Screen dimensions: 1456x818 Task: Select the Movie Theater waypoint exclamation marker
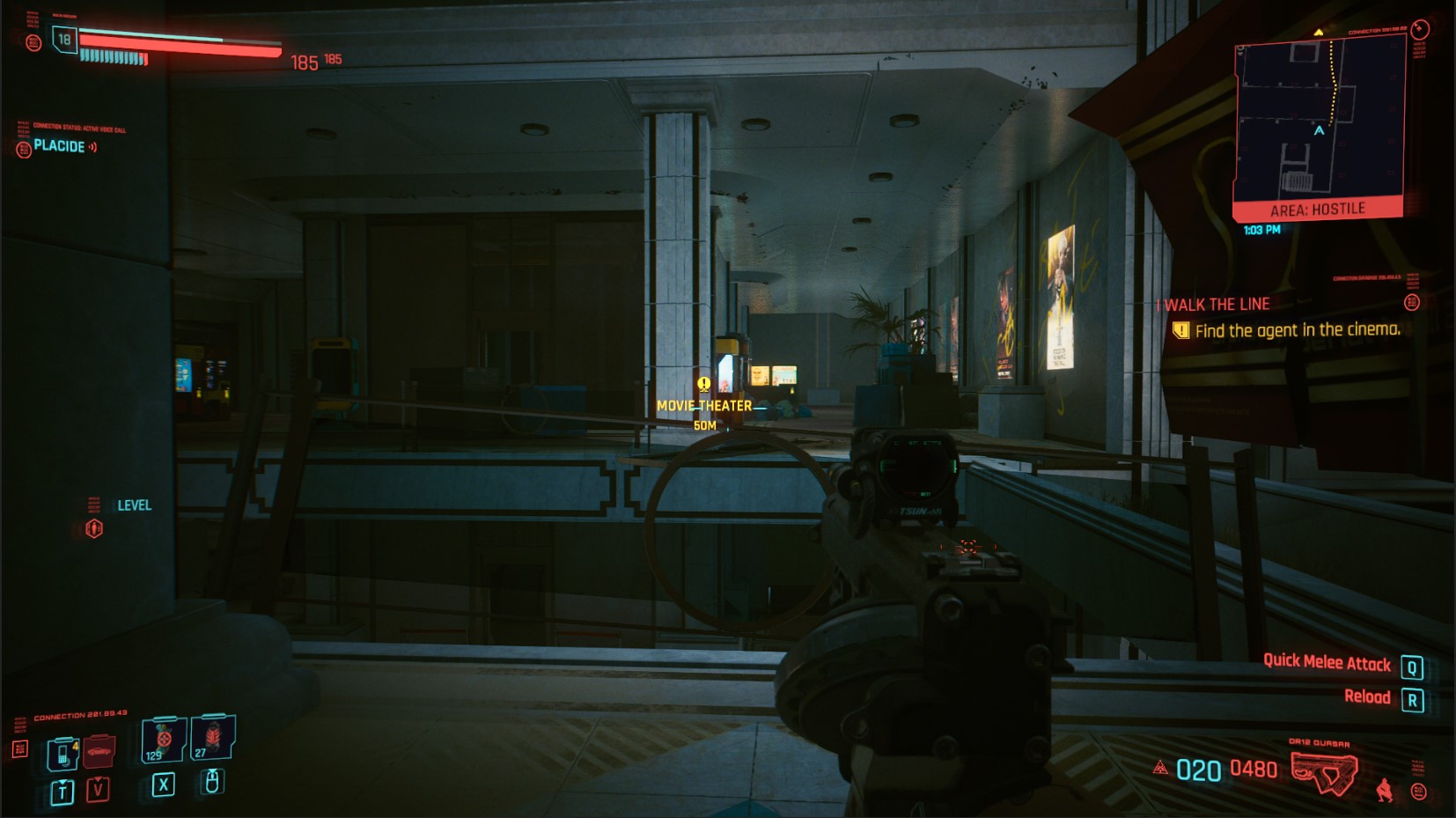pos(702,385)
